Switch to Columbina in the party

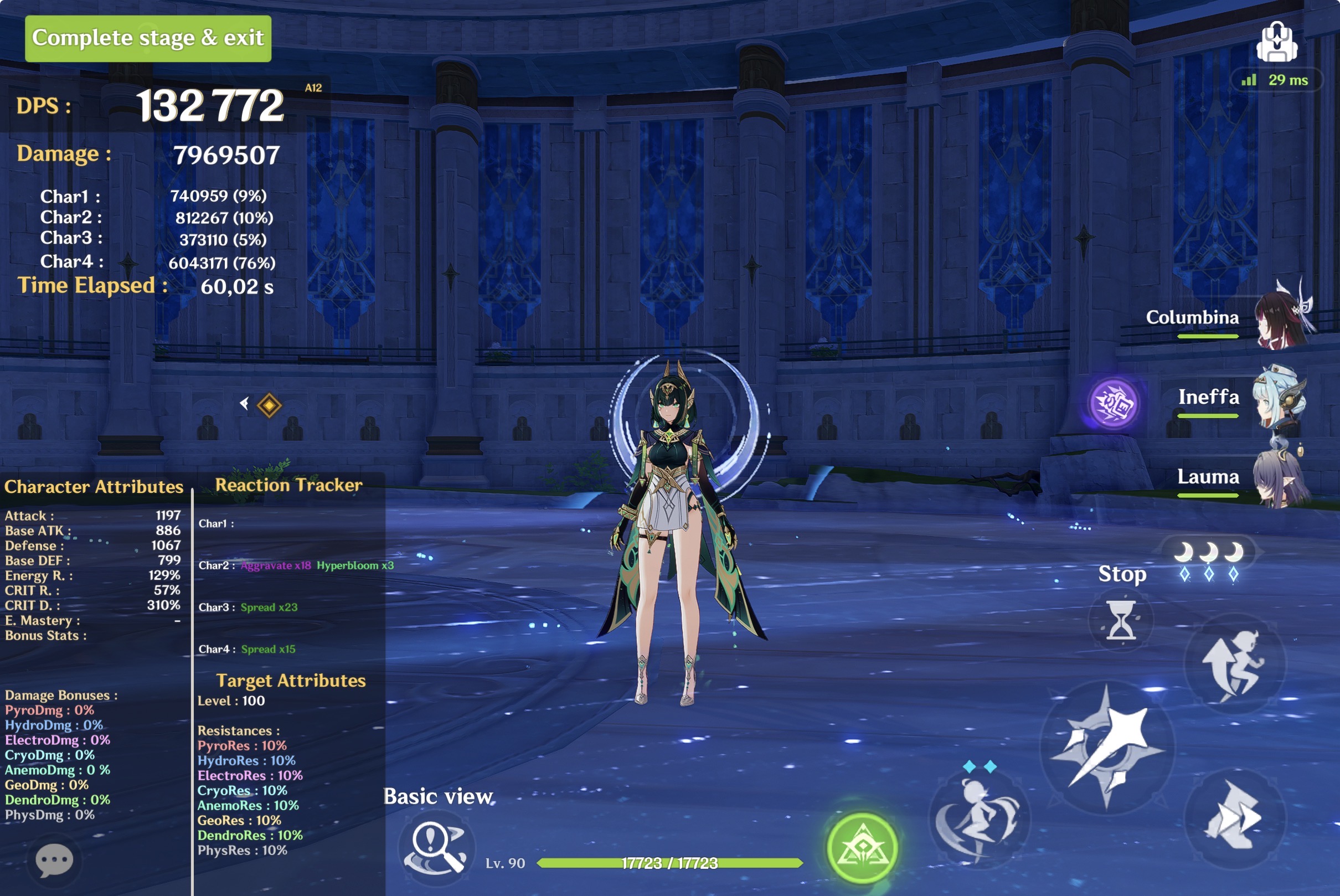[x=1229, y=317]
